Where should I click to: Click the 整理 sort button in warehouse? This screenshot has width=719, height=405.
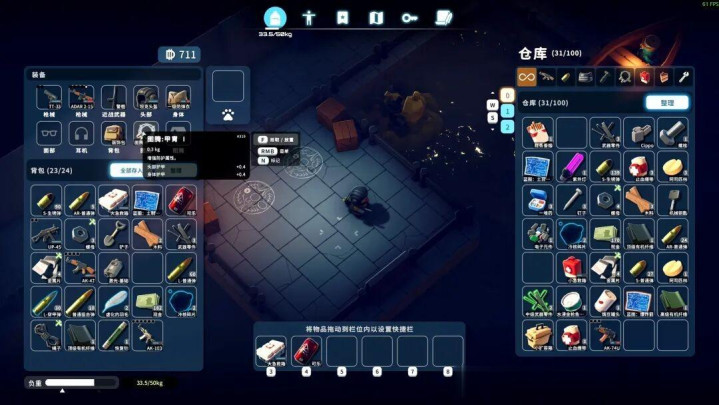pyautogui.click(x=666, y=102)
